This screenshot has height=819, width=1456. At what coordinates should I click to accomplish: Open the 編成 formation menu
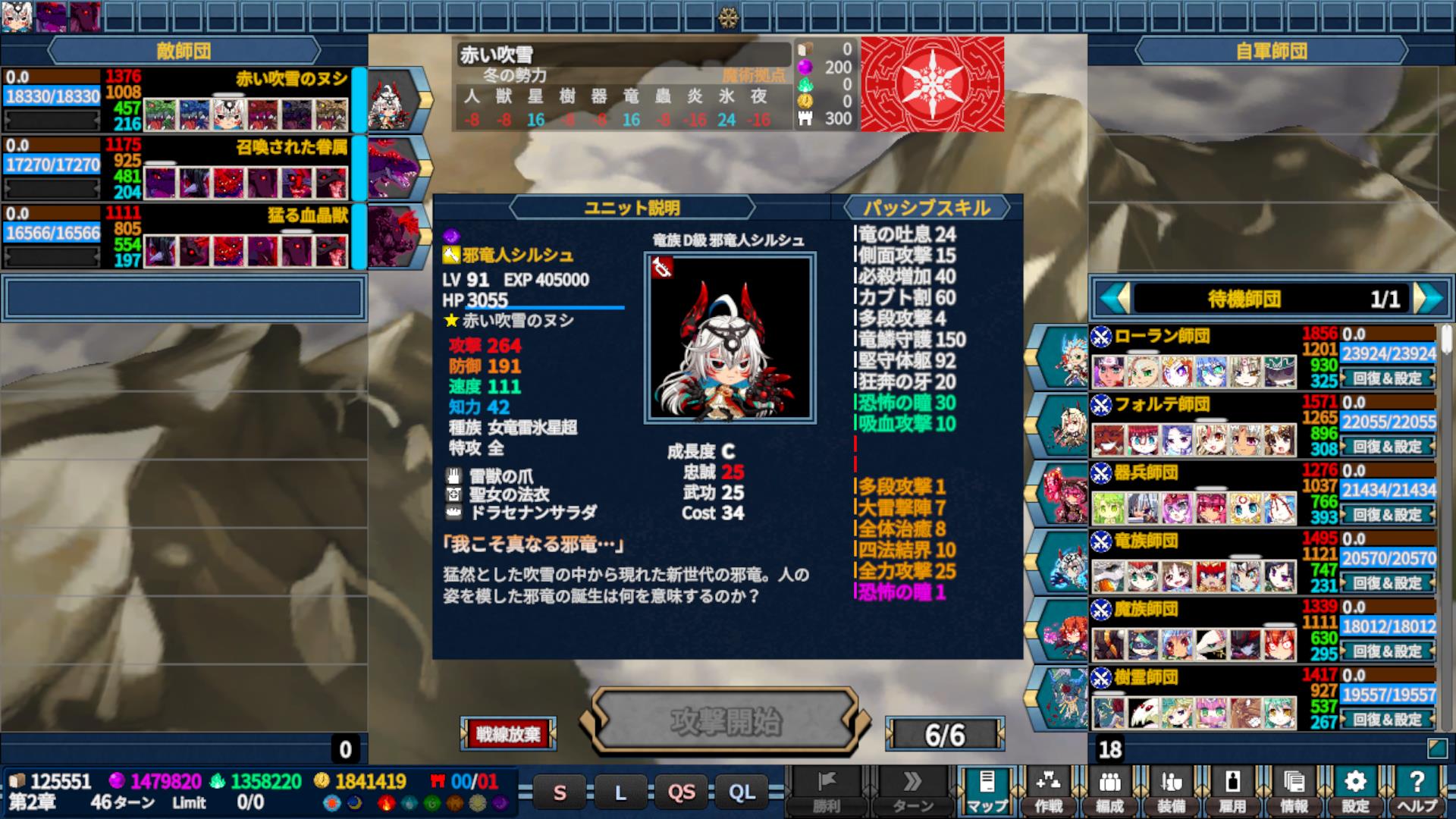point(1109,790)
